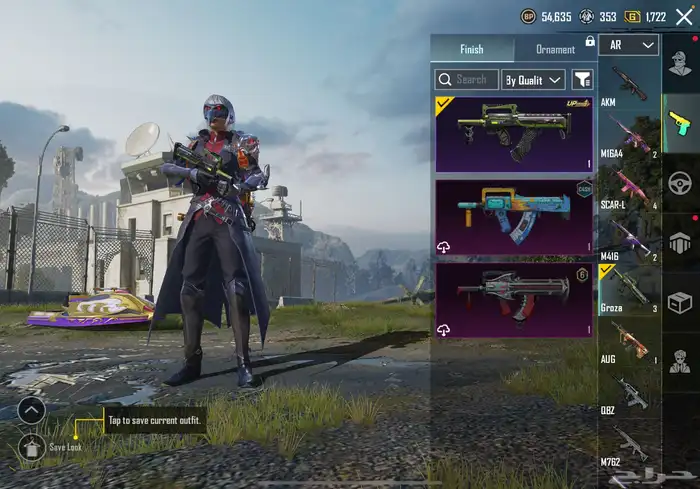Open the By Quality sort dropdown
The width and height of the screenshot is (700, 489).
tap(532, 79)
